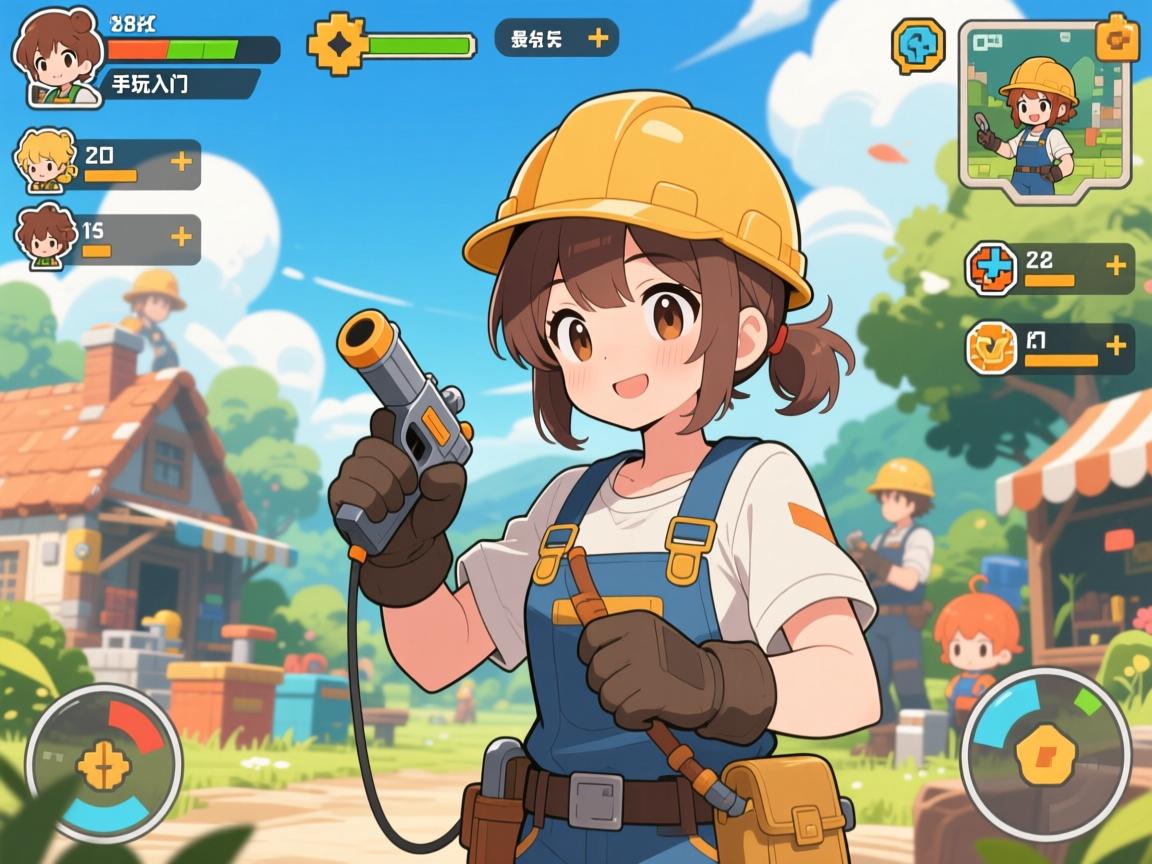Click the plus beside the blonde teammate's 20
The image size is (1152, 864).
[x=181, y=160]
